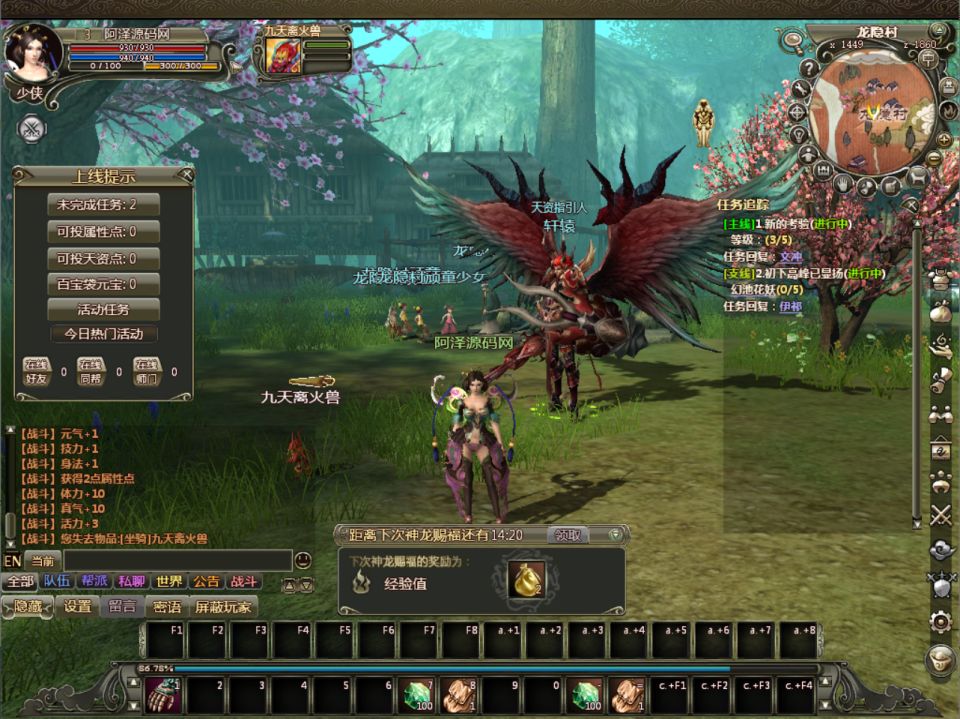This screenshot has height=719, width=960.
Task: Show 今日热门活动 today's hot events
Action: [x=104, y=334]
